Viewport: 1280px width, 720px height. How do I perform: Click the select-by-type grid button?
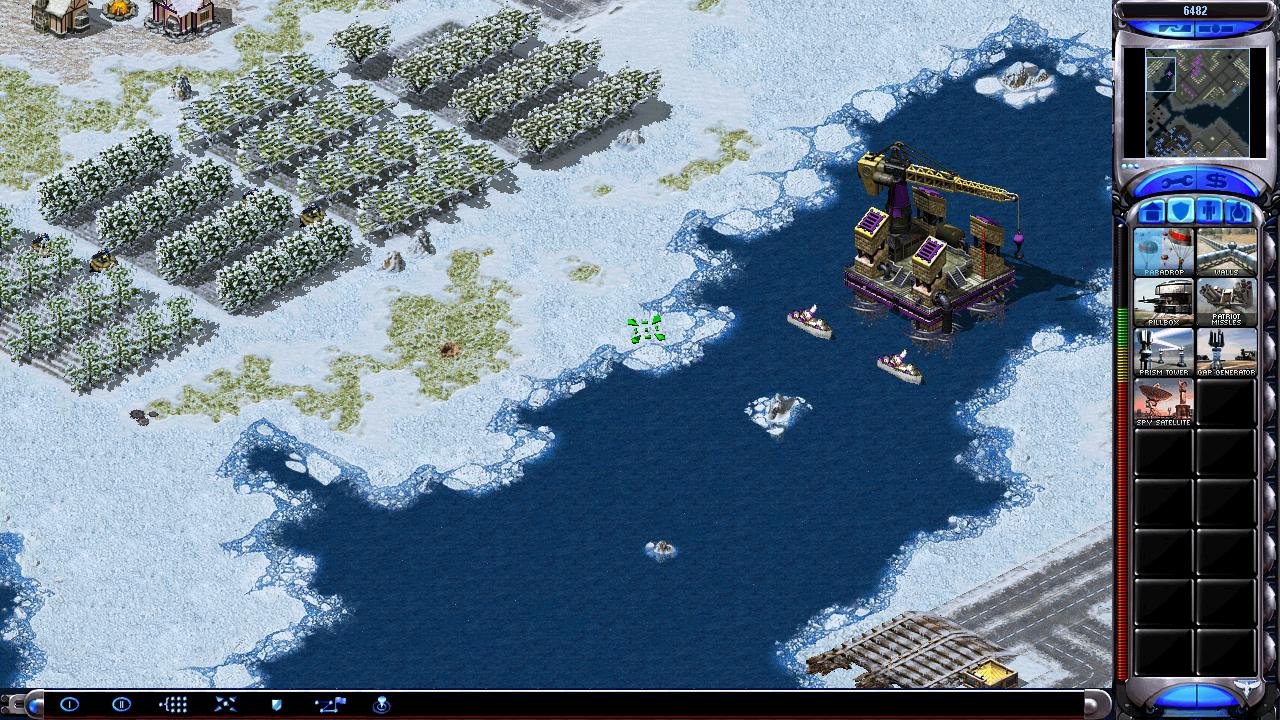click(x=173, y=704)
